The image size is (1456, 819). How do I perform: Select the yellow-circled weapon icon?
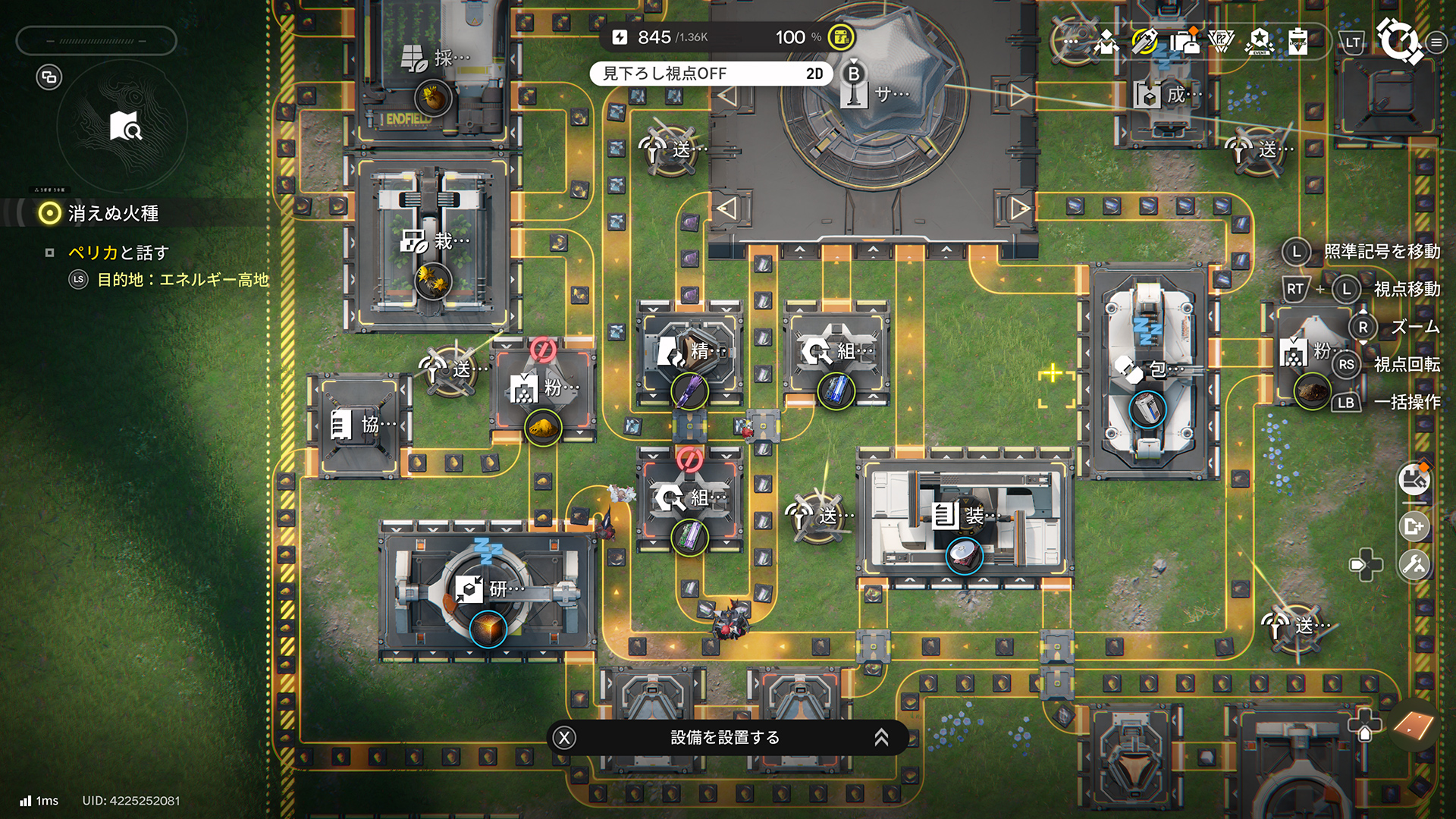[x=1144, y=41]
